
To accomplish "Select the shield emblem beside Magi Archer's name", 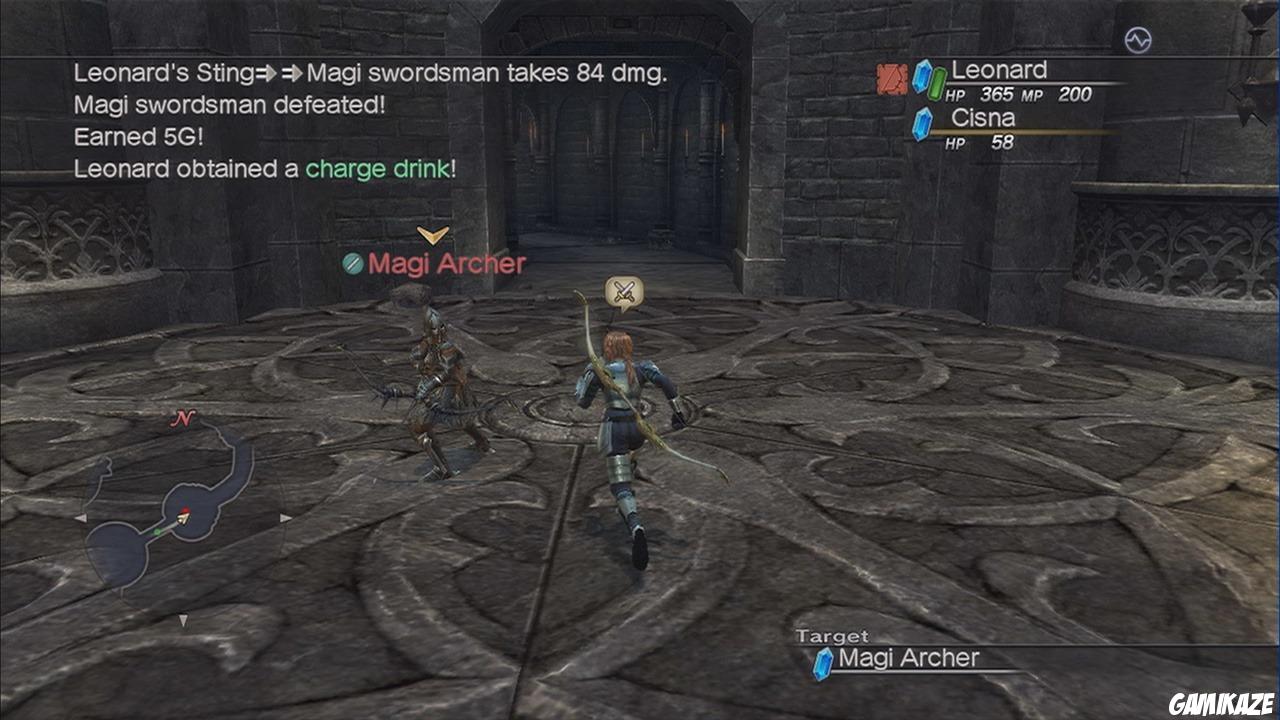I will click(x=353, y=264).
